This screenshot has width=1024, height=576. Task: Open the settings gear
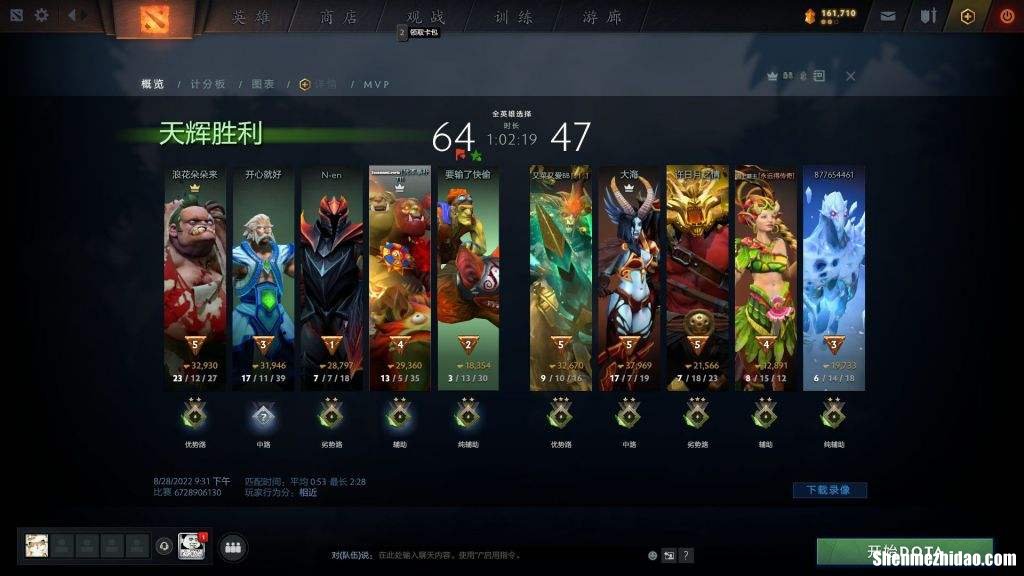(42, 16)
